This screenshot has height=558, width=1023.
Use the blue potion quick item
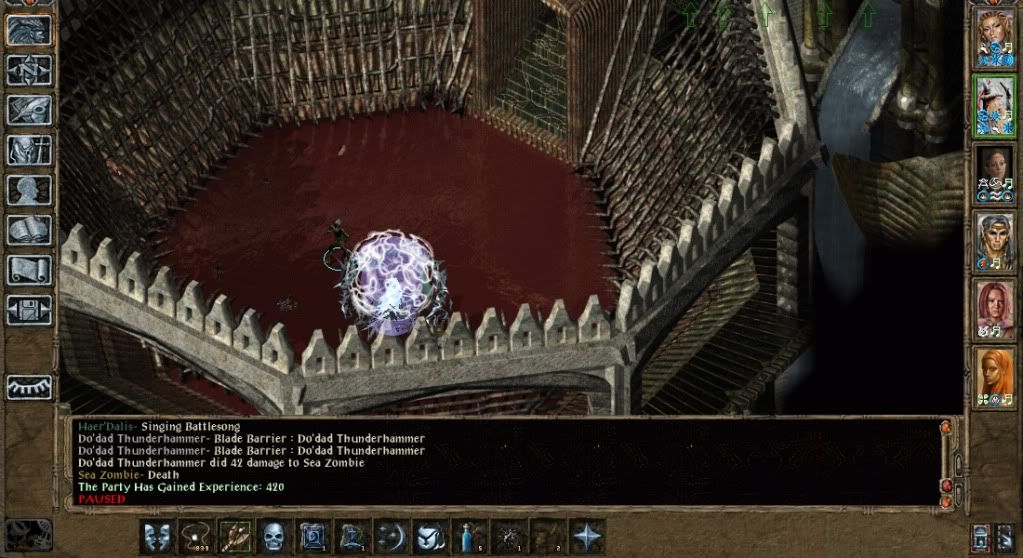469,536
